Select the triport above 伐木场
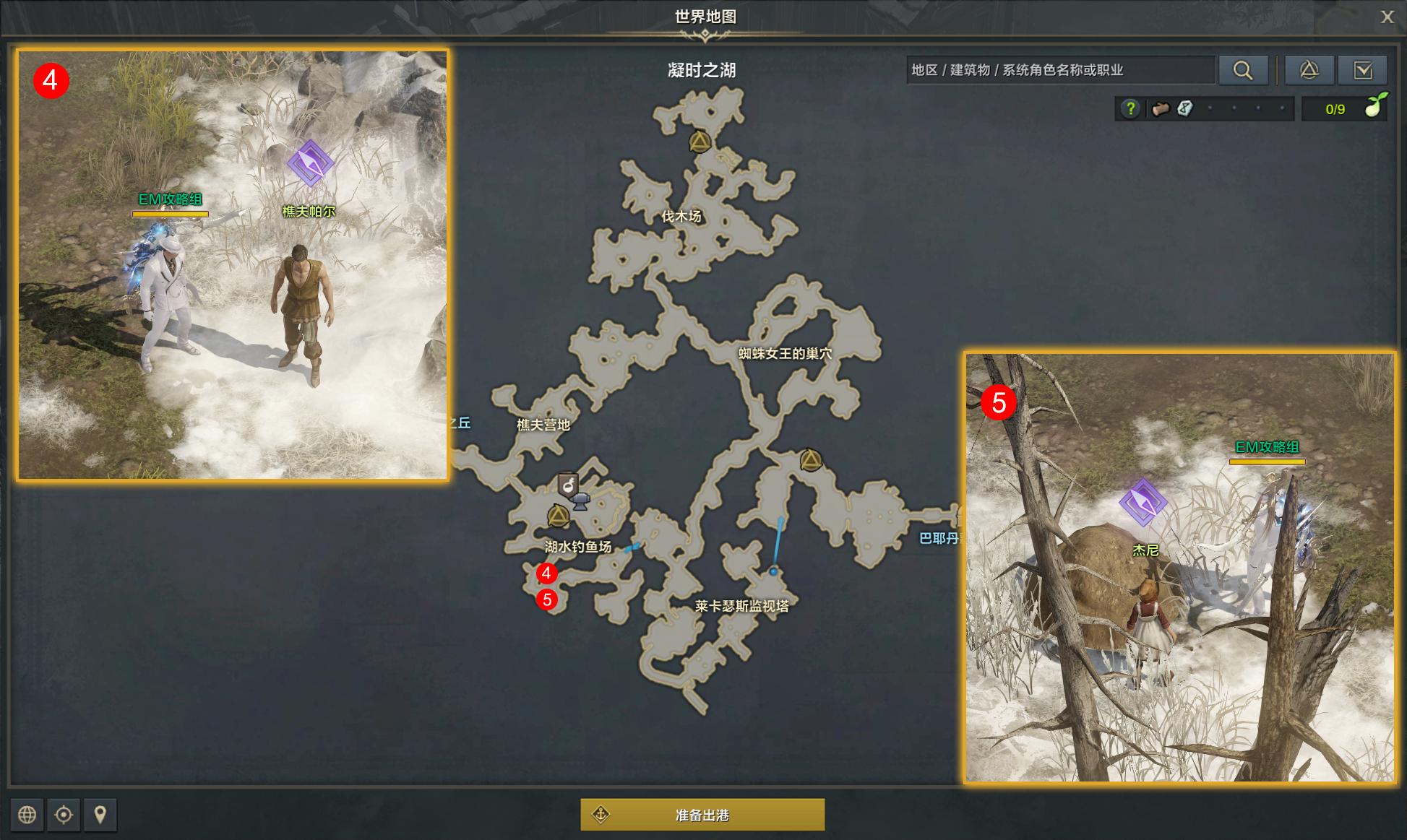This screenshot has width=1407, height=840. pos(699,142)
